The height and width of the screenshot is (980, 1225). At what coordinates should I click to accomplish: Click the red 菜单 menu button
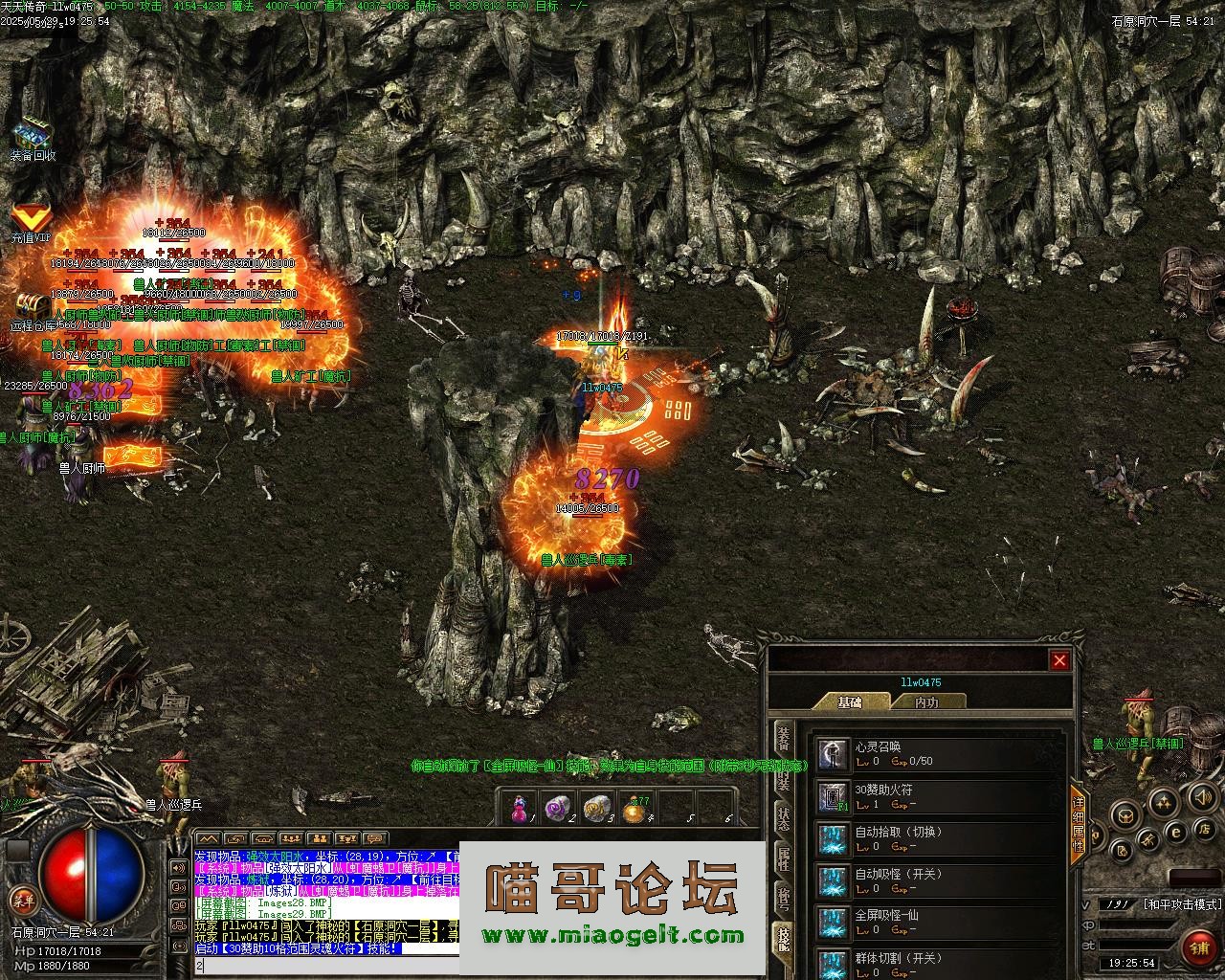tap(22, 900)
